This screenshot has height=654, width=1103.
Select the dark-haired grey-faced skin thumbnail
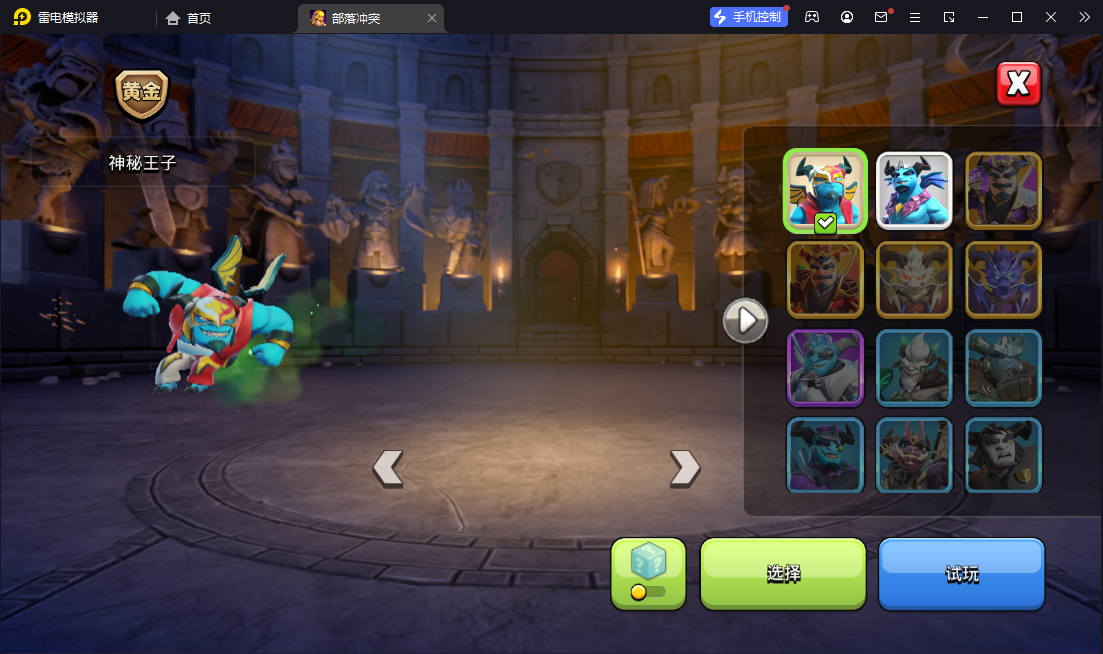click(1003, 455)
